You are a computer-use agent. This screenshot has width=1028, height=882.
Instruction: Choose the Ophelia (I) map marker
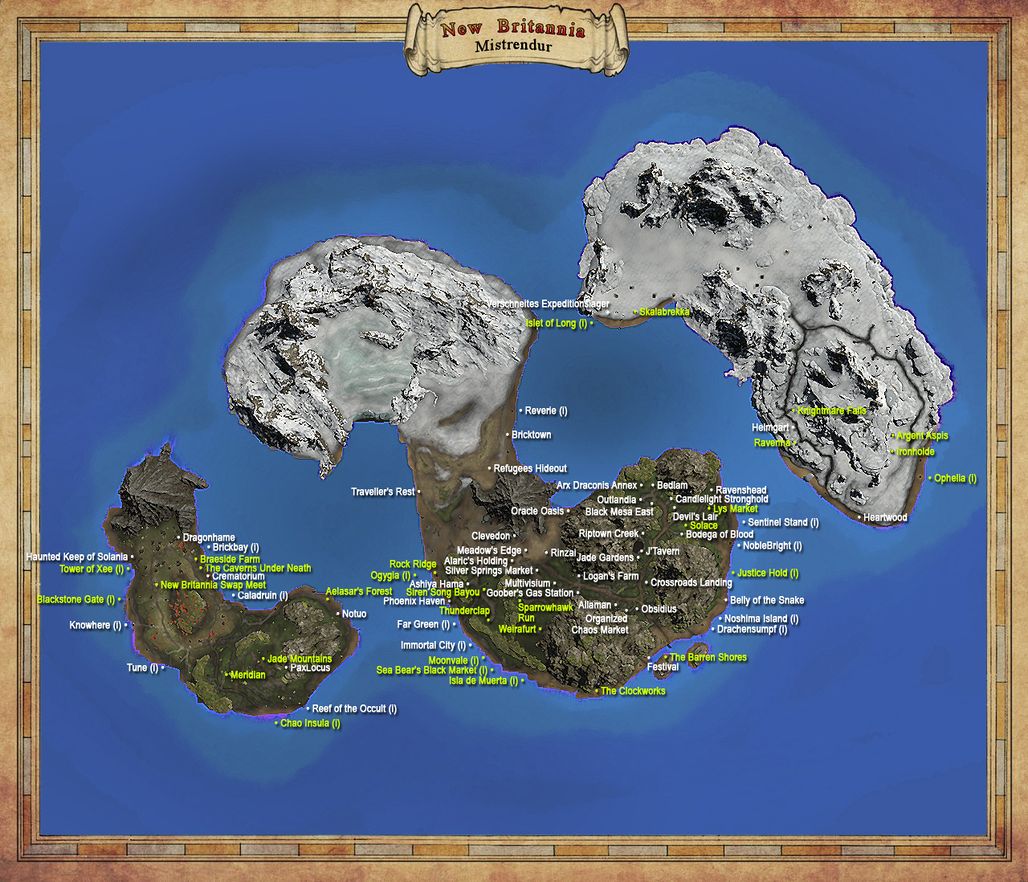(x=955, y=478)
